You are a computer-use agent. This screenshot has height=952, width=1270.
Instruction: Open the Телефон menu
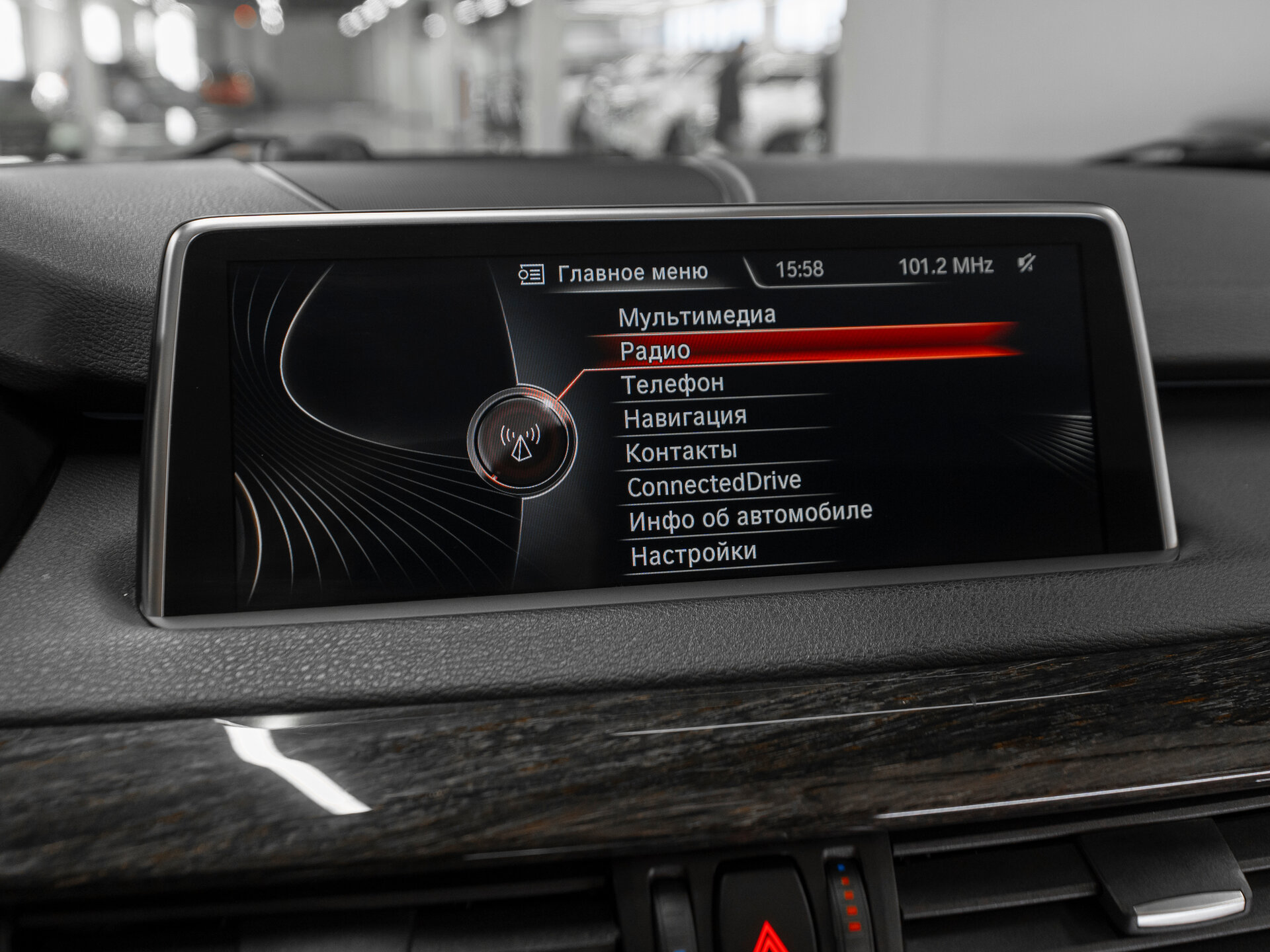coord(673,384)
